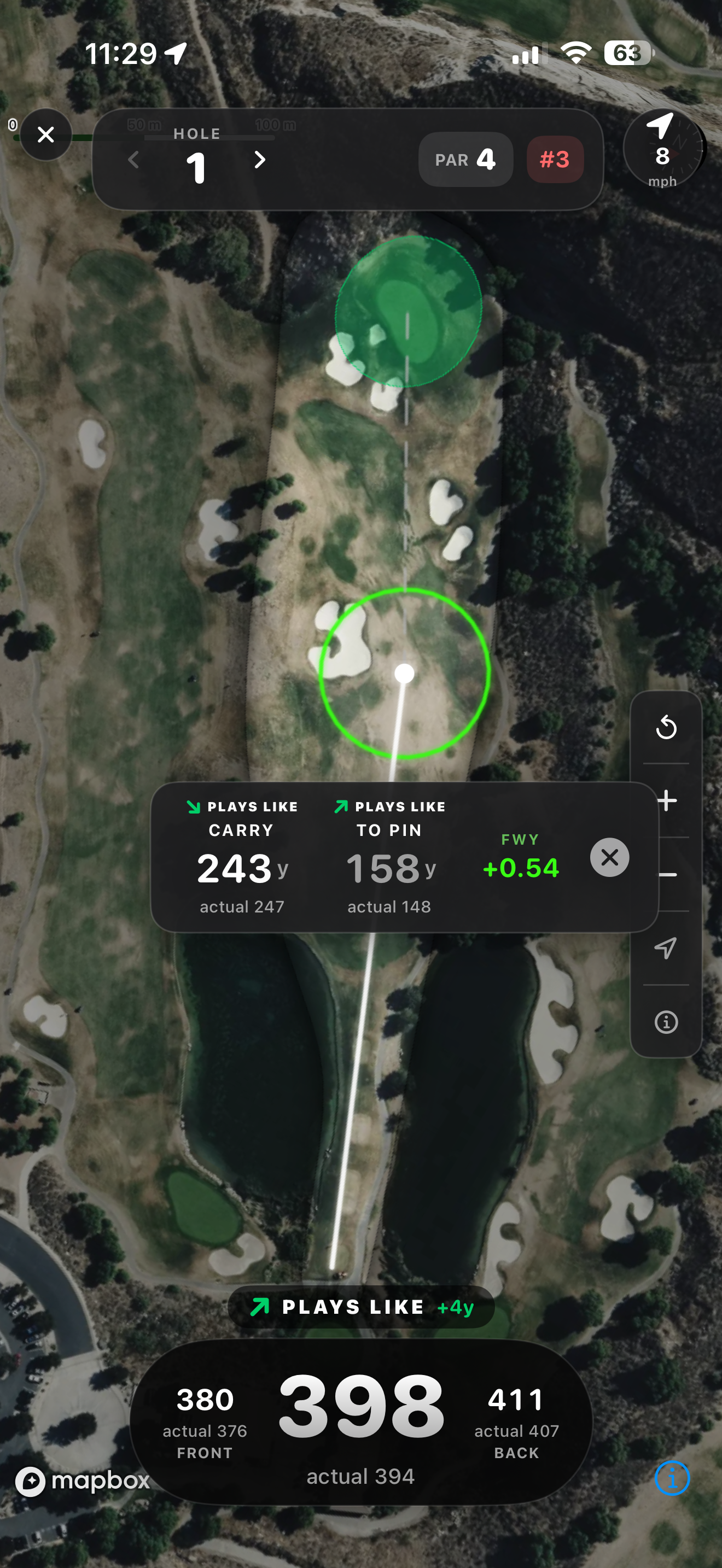Exit the hole view with the top-left X
Screen dimensions: 722x1568
pos(45,134)
